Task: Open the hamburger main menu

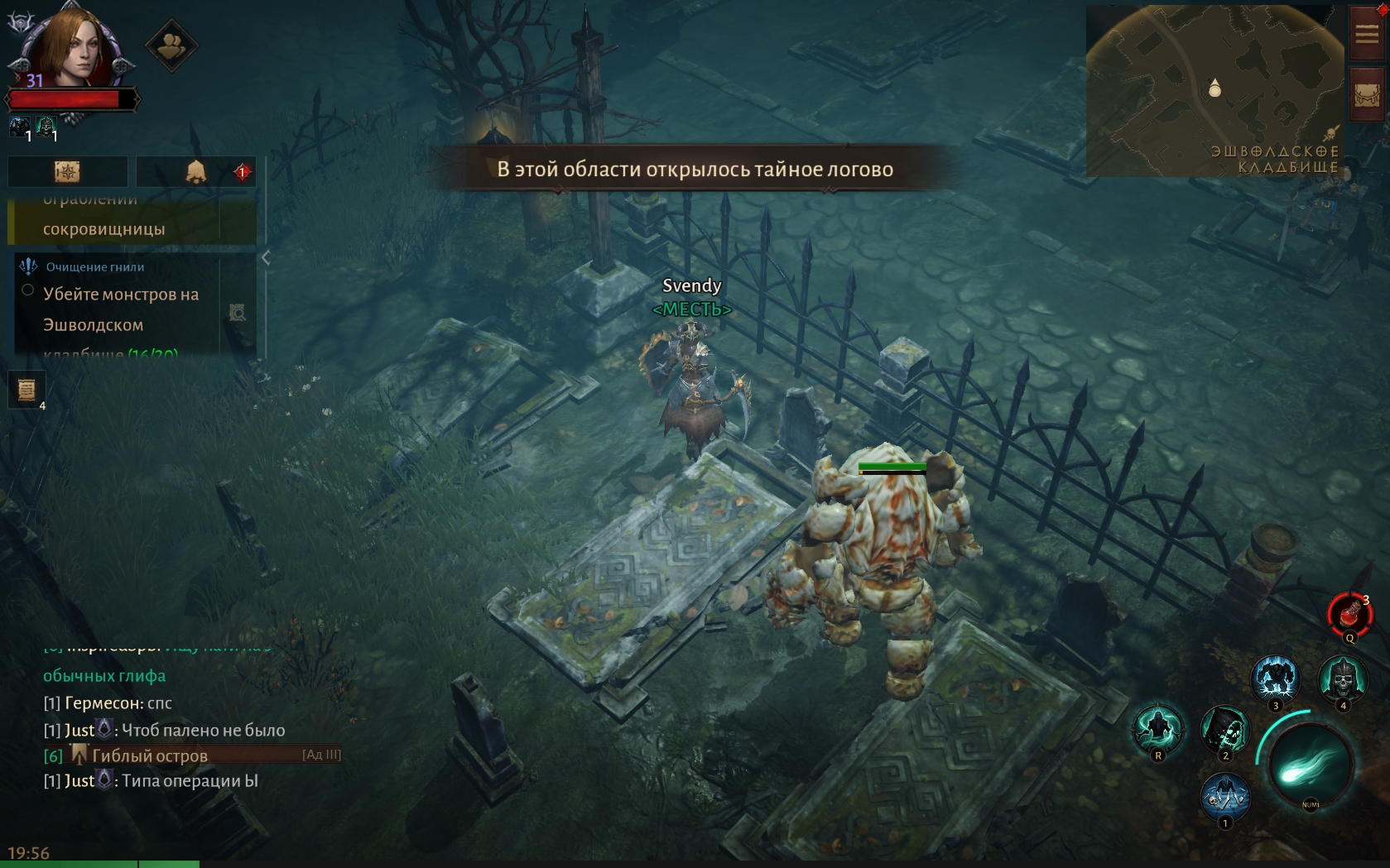Action: pyautogui.click(x=1366, y=33)
